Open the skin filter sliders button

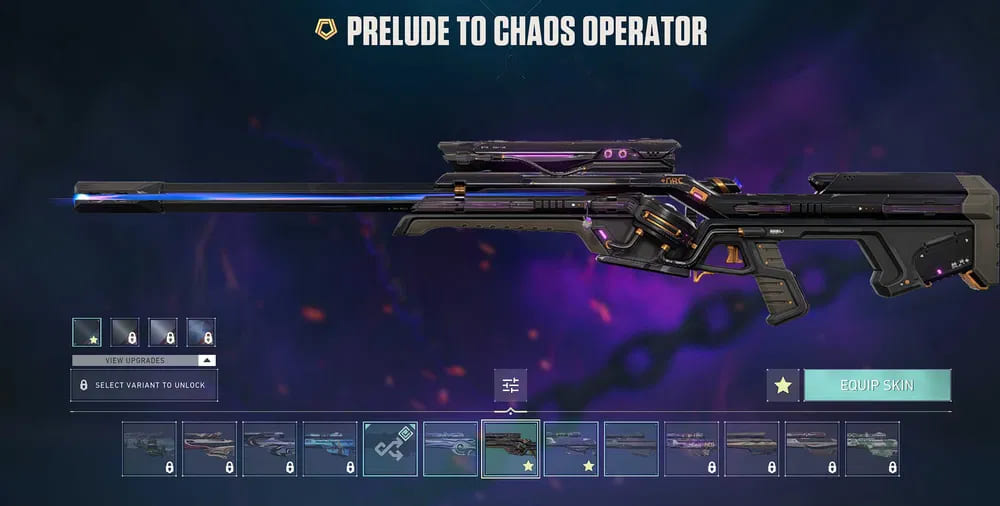tap(510, 385)
